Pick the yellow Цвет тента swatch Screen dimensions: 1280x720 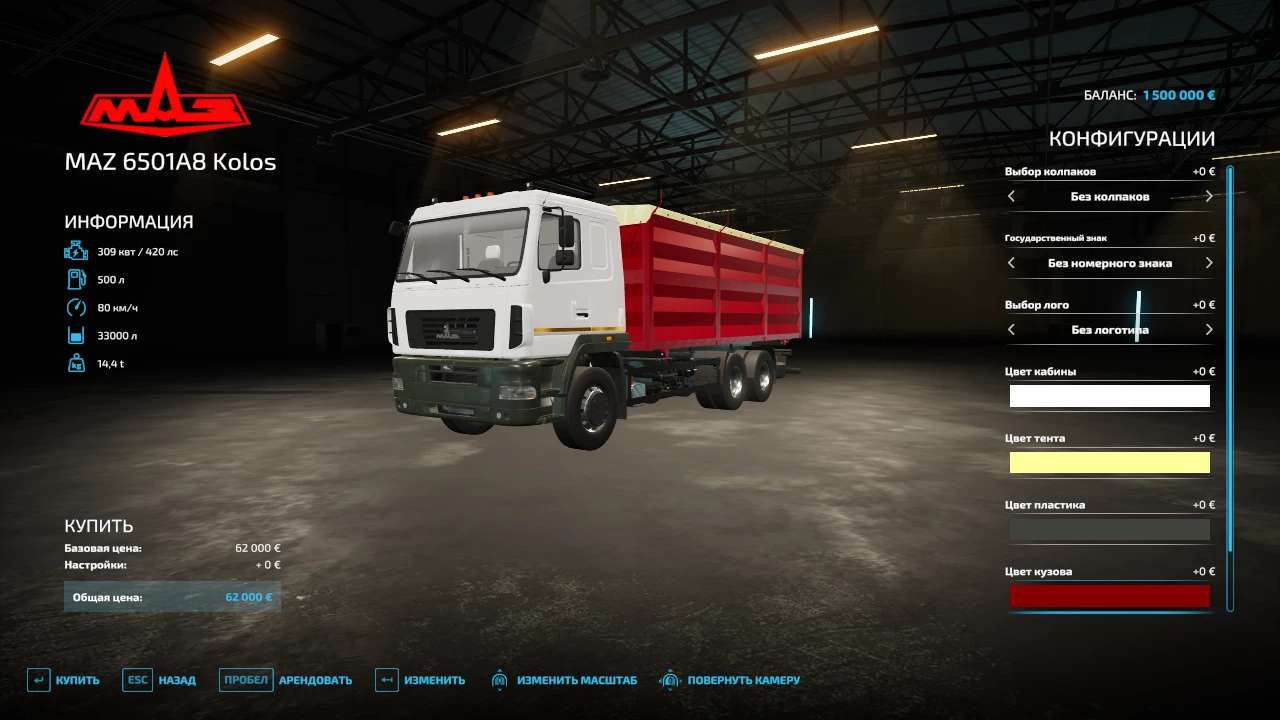click(1110, 462)
